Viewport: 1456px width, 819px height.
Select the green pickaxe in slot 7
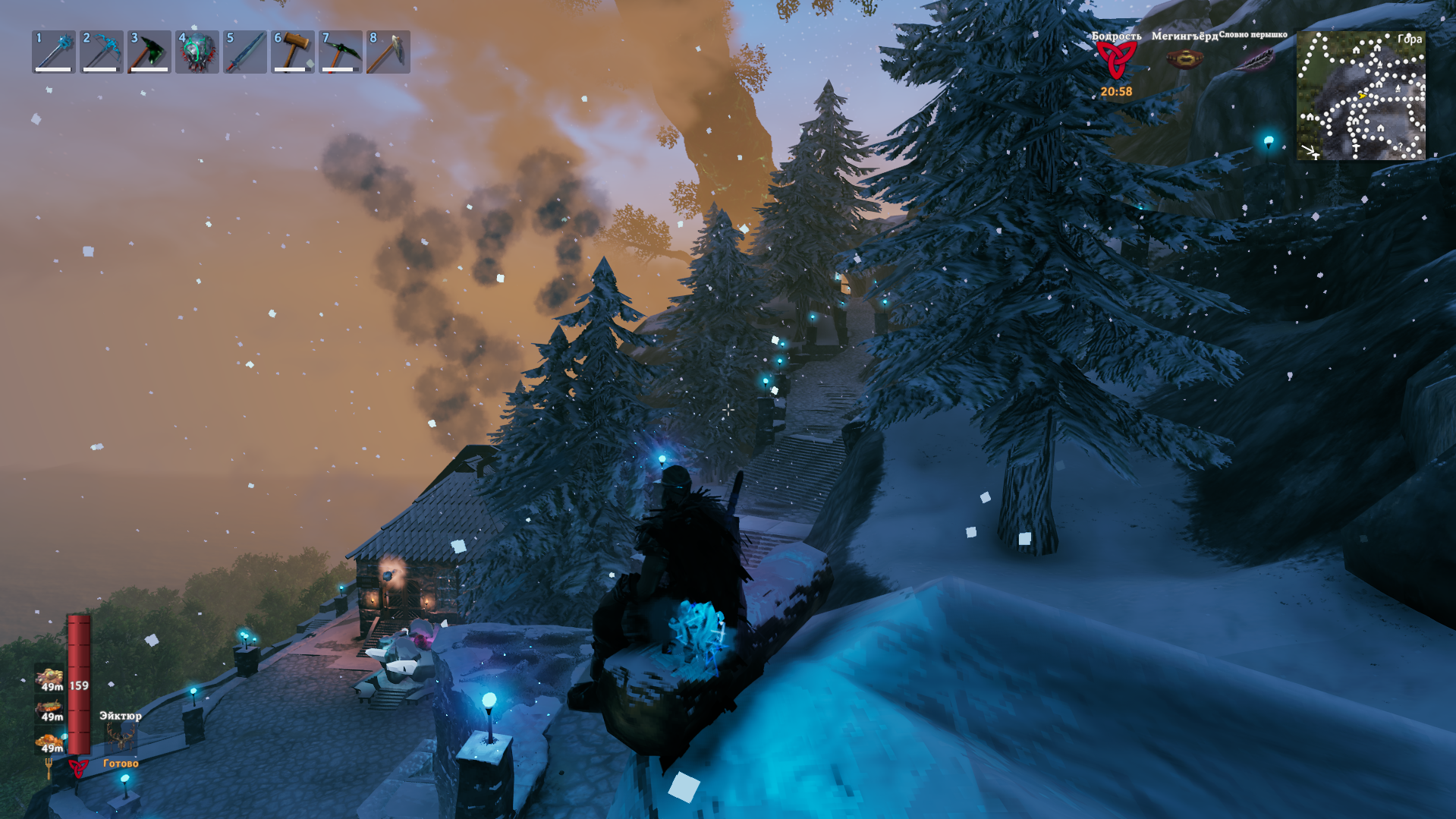coord(341,52)
